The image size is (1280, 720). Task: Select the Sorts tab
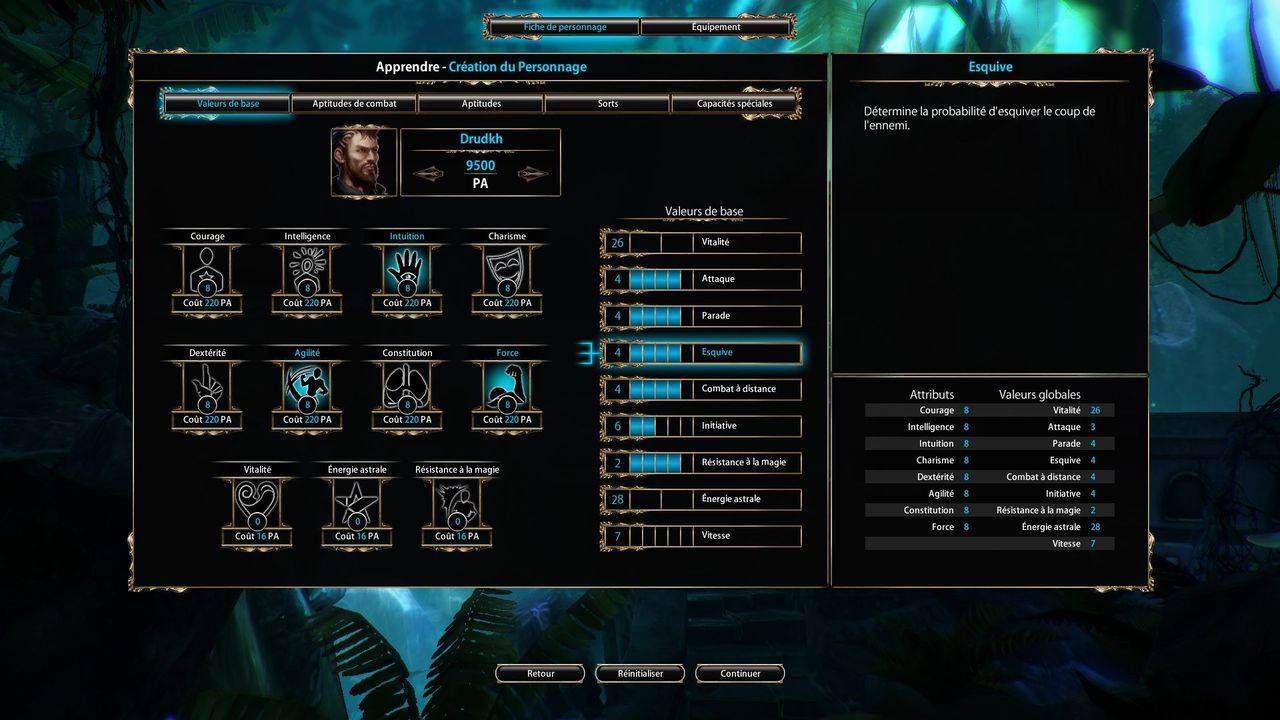[607, 103]
